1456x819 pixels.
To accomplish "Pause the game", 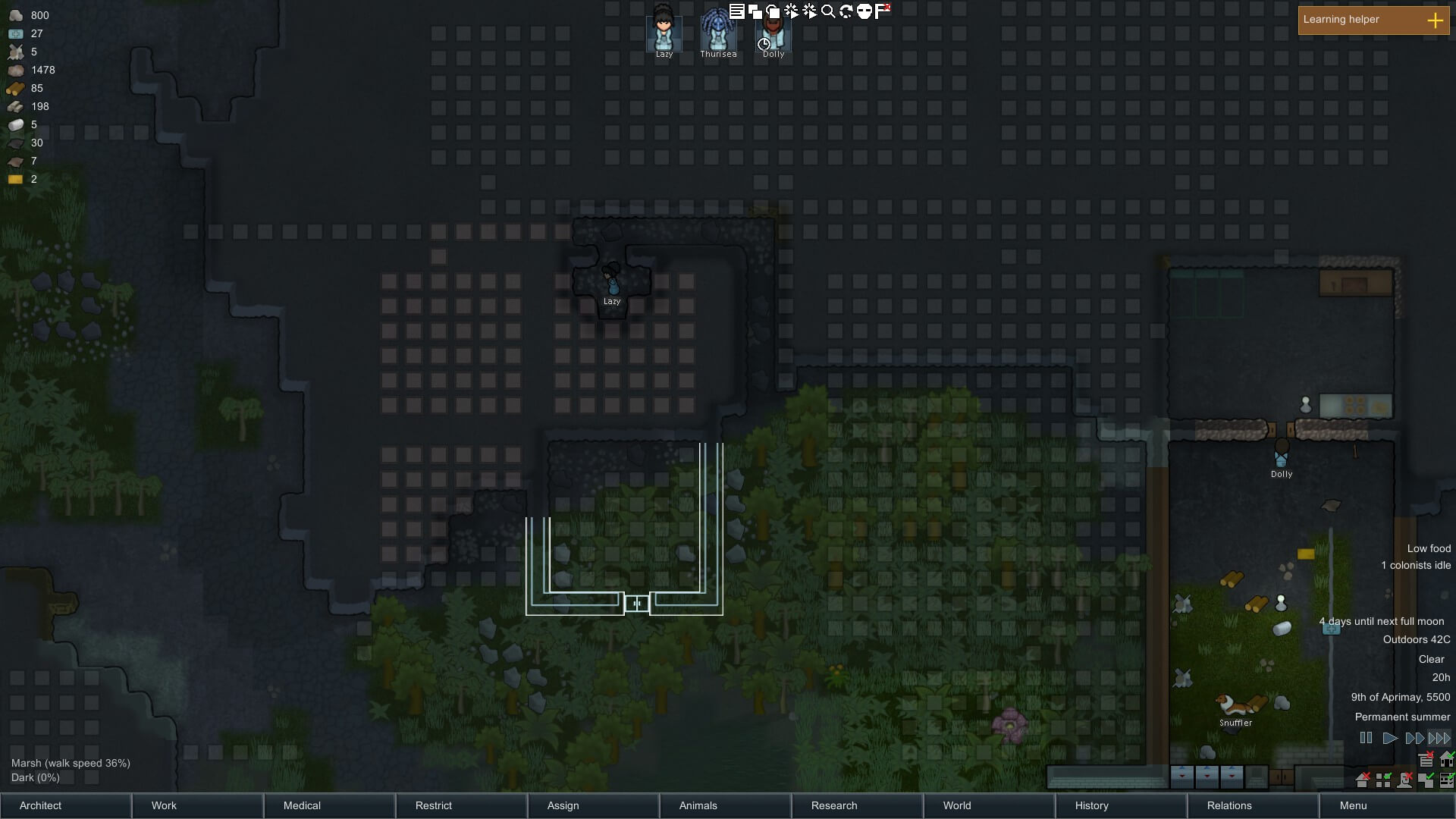I will click(x=1366, y=738).
